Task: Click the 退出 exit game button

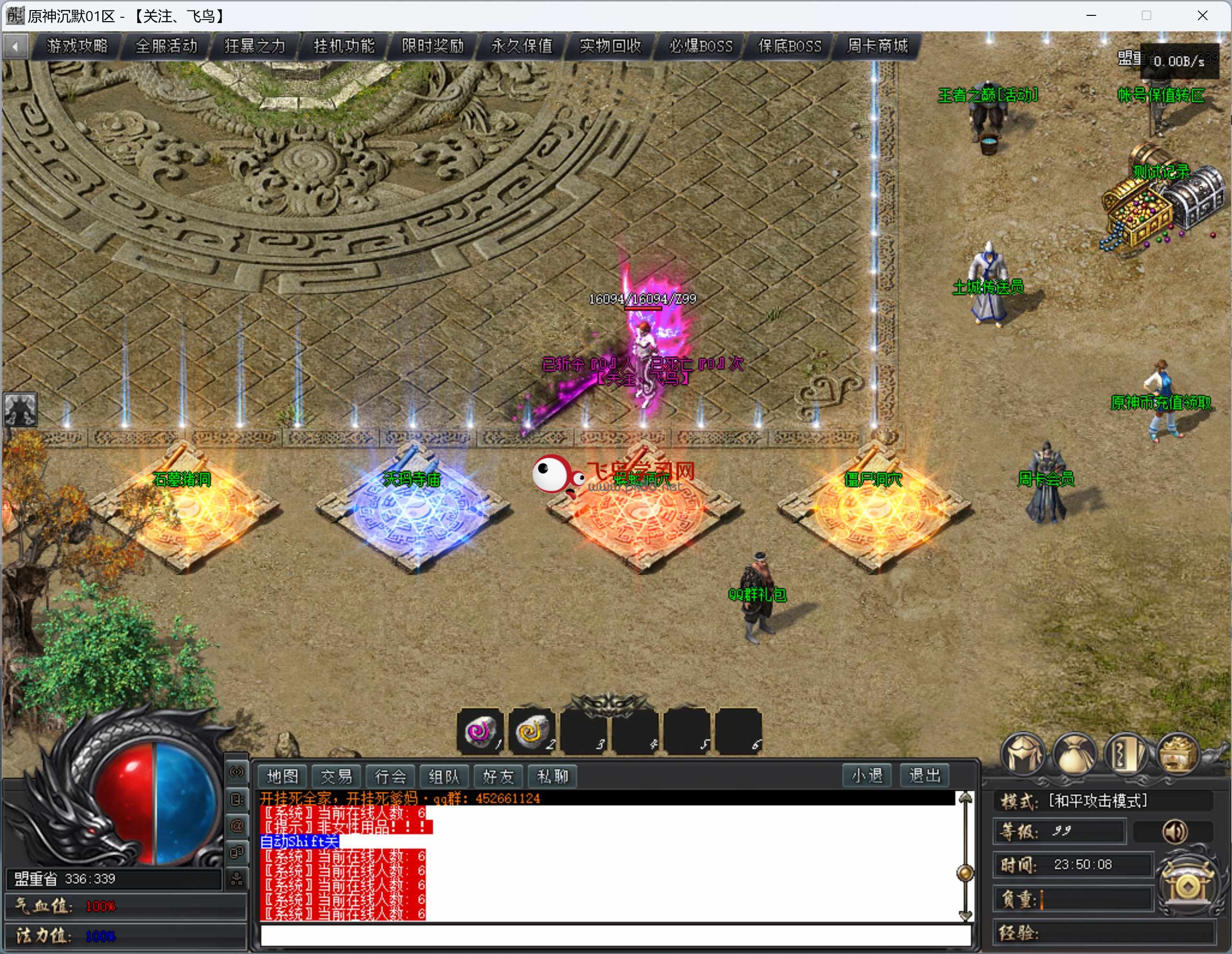Action: coord(925,776)
